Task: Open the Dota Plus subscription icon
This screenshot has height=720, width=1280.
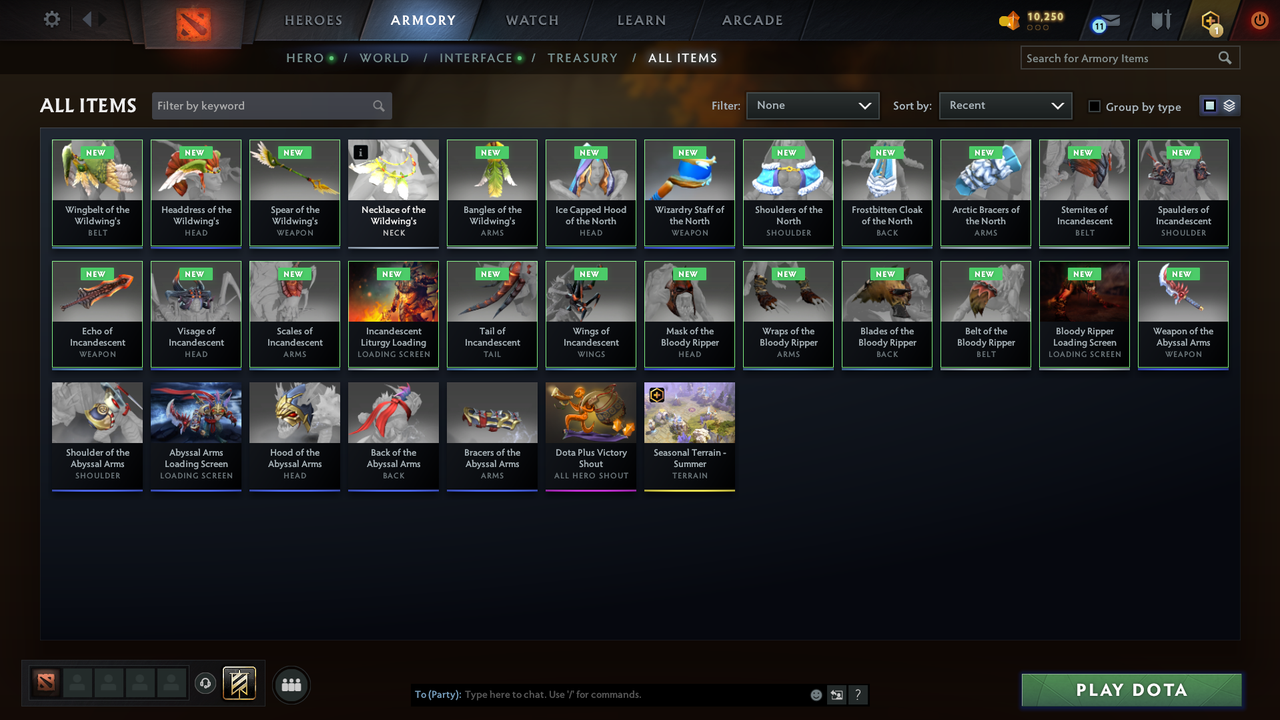Action: (x=1212, y=20)
